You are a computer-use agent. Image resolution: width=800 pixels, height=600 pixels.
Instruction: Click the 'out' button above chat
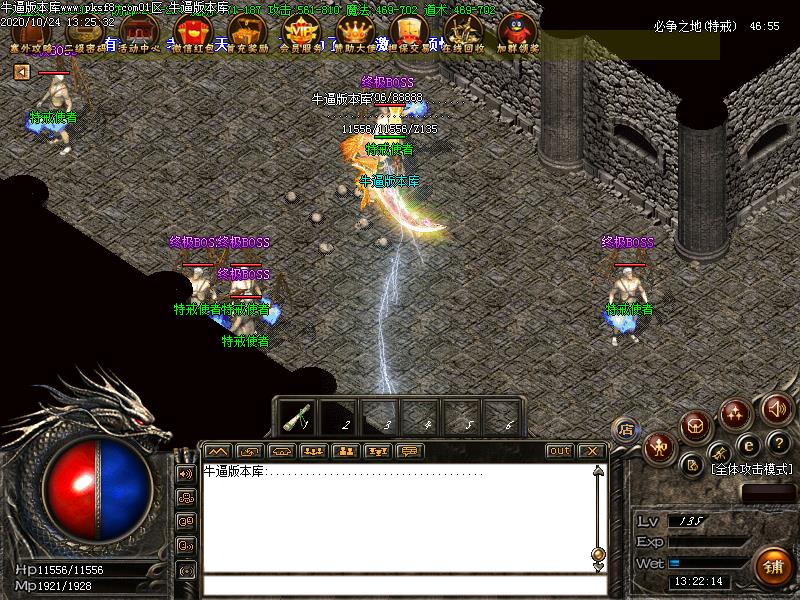point(560,451)
